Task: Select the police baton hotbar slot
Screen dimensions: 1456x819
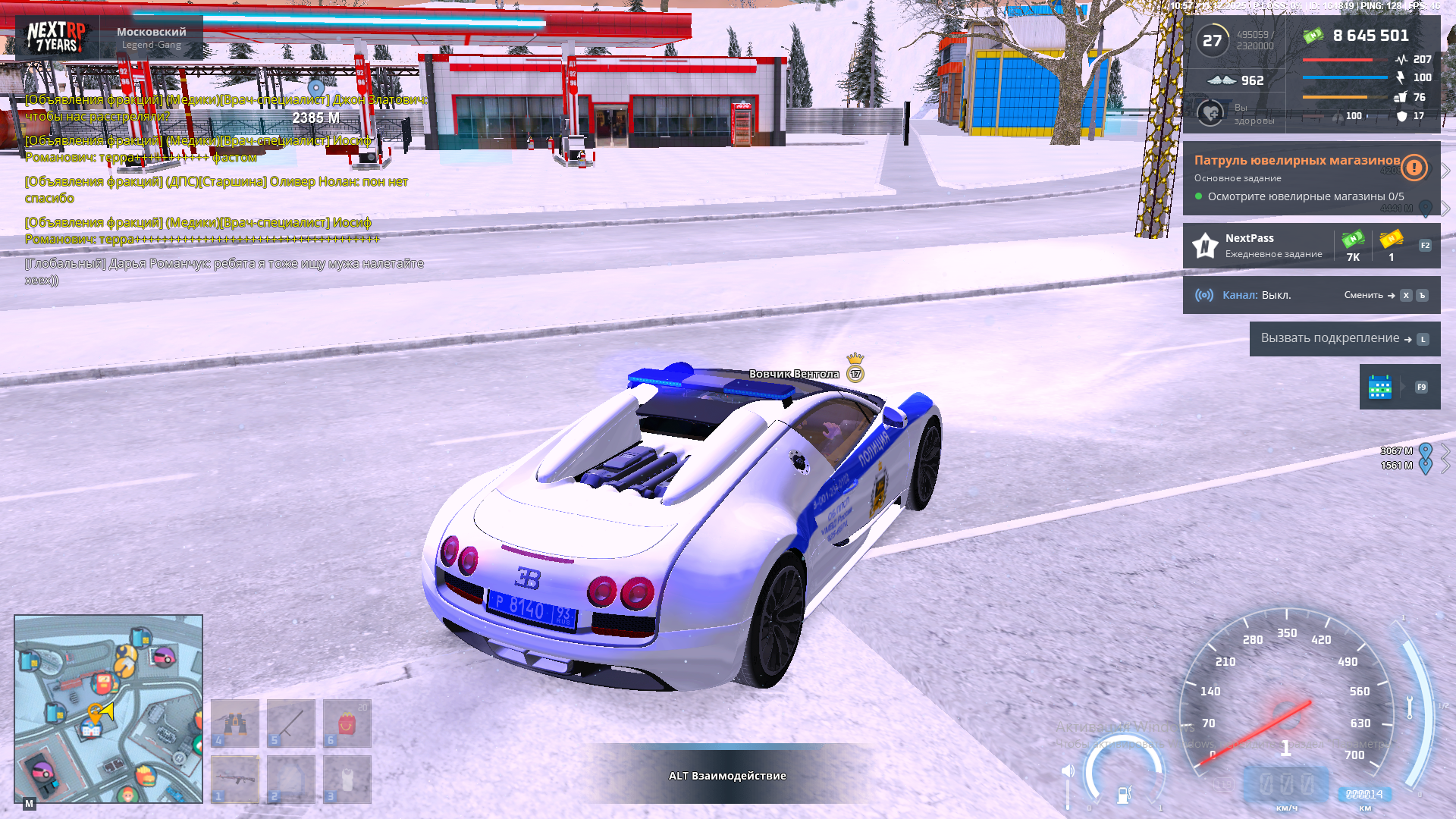Action: pos(291,723)
